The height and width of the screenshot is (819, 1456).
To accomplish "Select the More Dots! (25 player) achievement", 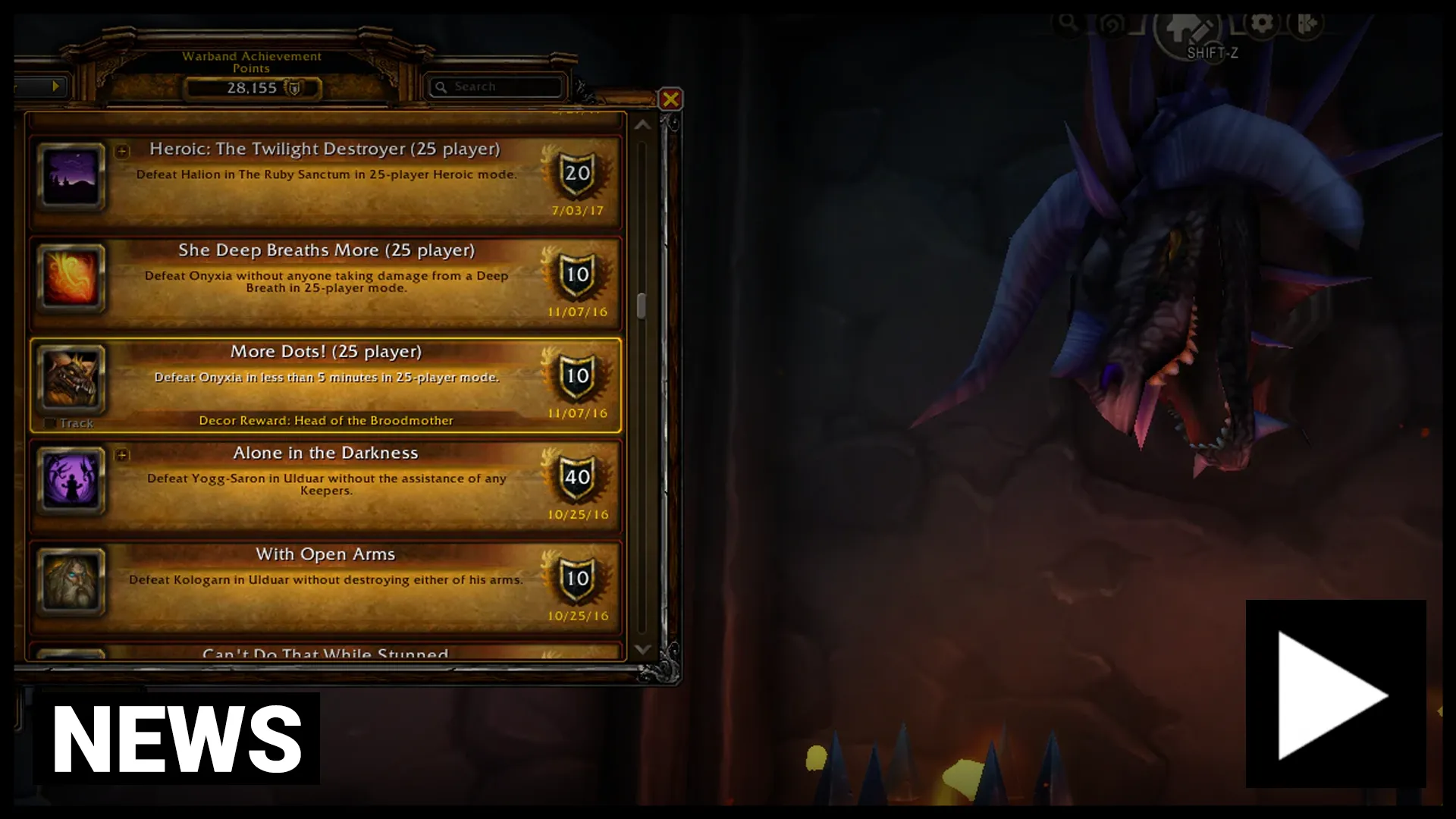I will (325, 384).
